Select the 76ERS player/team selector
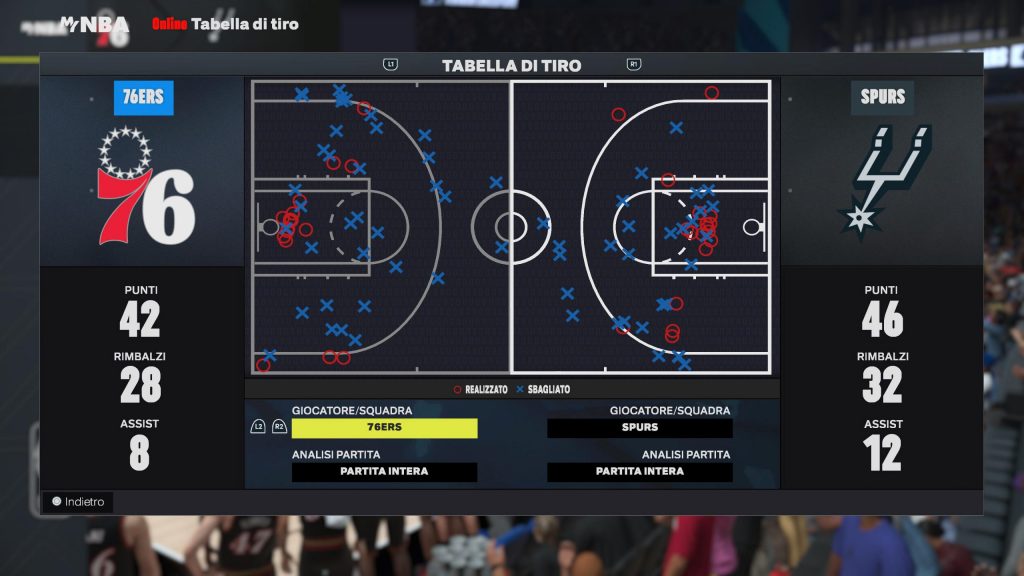The image size is (1024, 576). pos(384,428)
